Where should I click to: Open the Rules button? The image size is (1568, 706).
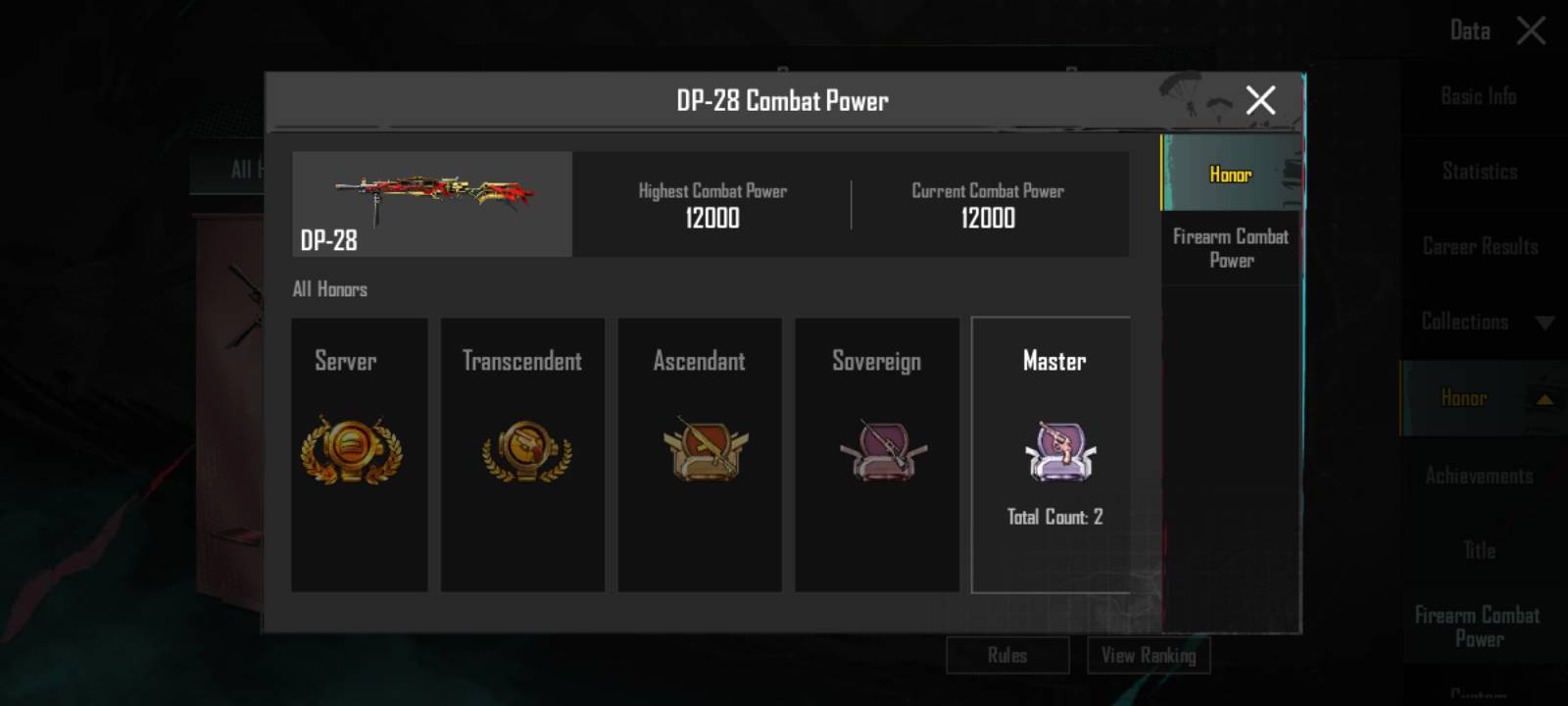point(1007,655)
